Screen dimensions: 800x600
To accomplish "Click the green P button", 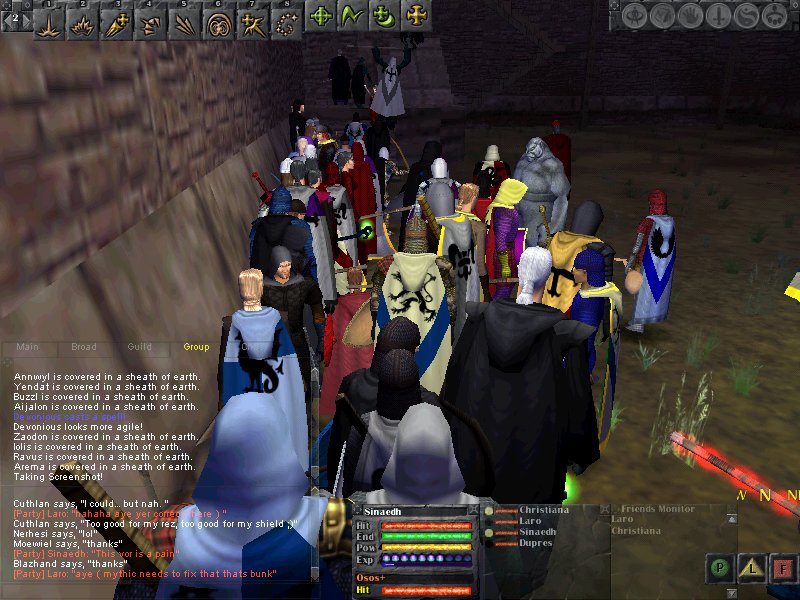I will click(x=719, y=567).
